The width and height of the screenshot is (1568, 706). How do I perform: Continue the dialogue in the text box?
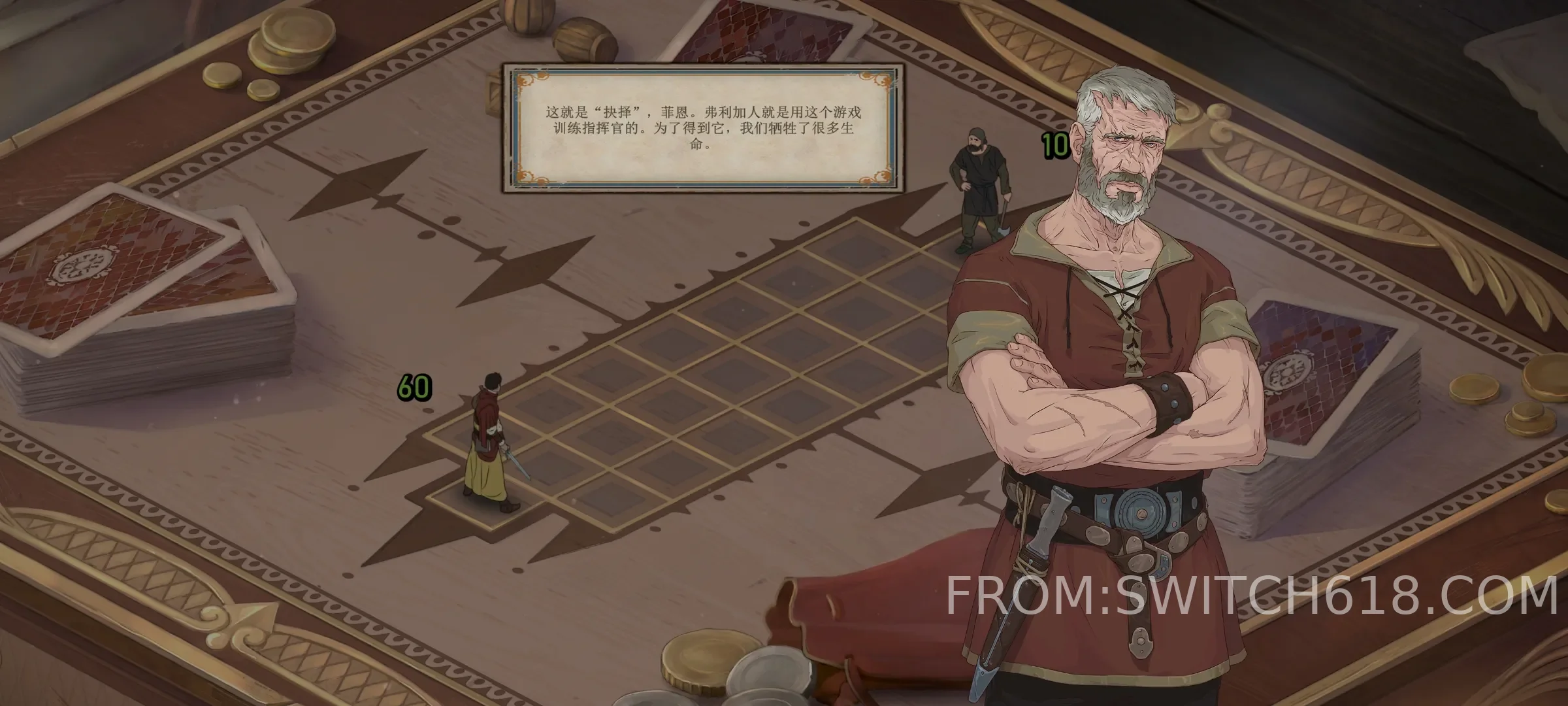point(702,128)
